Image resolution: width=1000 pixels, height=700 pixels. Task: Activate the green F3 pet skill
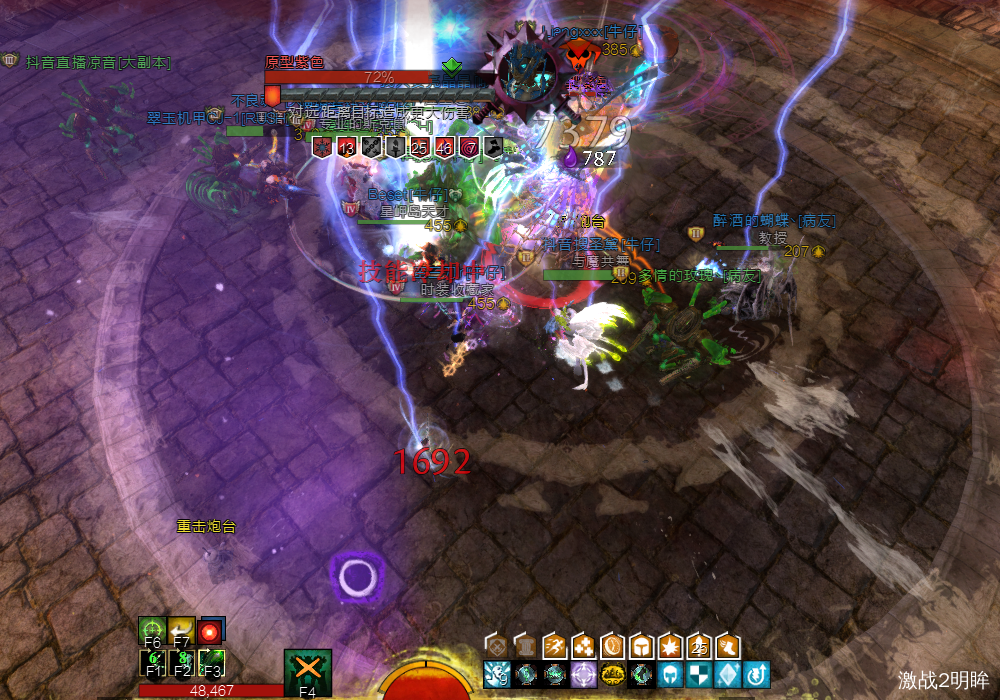(211, 662)
